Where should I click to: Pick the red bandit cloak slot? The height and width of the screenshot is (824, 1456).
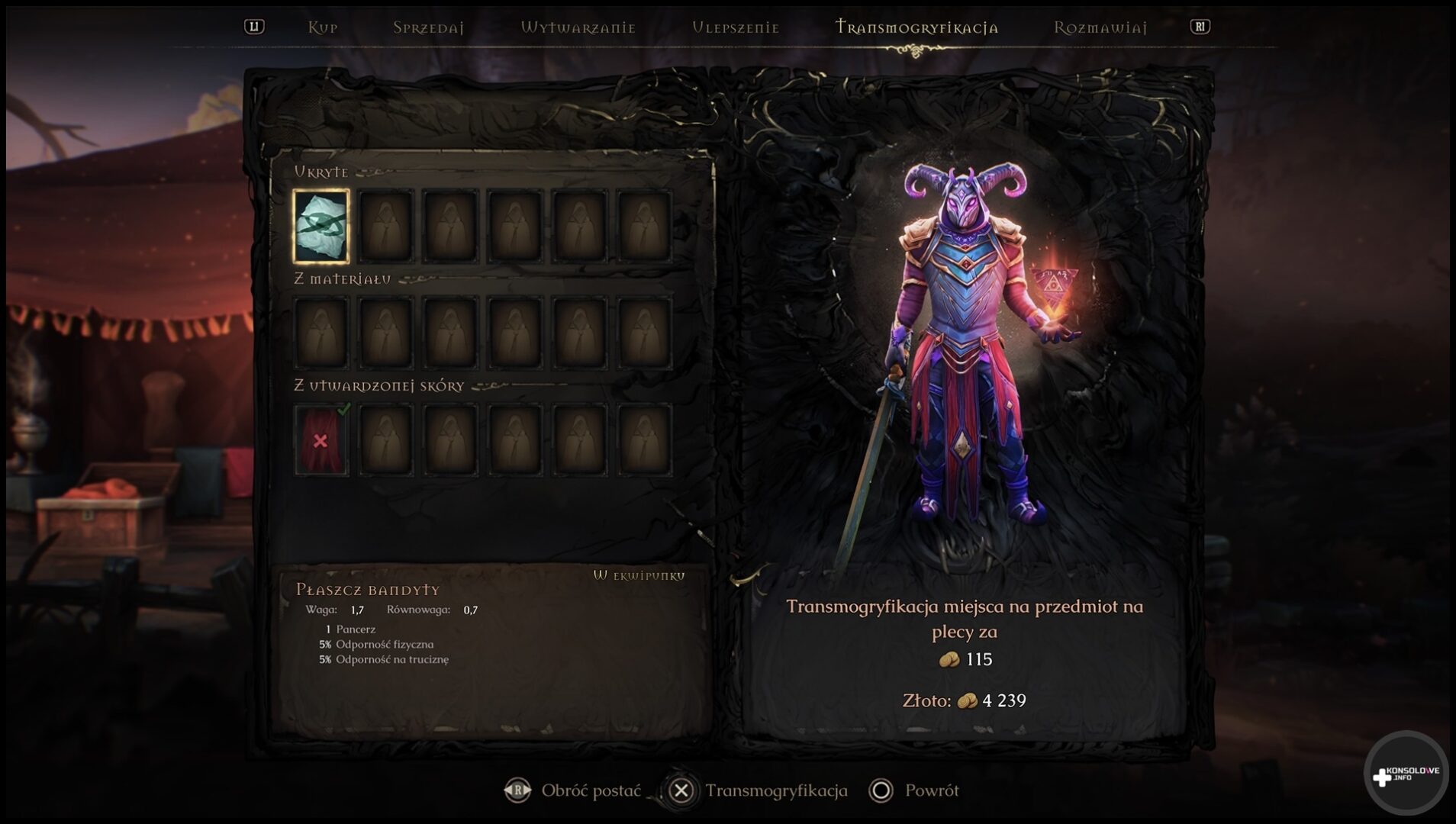point(321,440)
